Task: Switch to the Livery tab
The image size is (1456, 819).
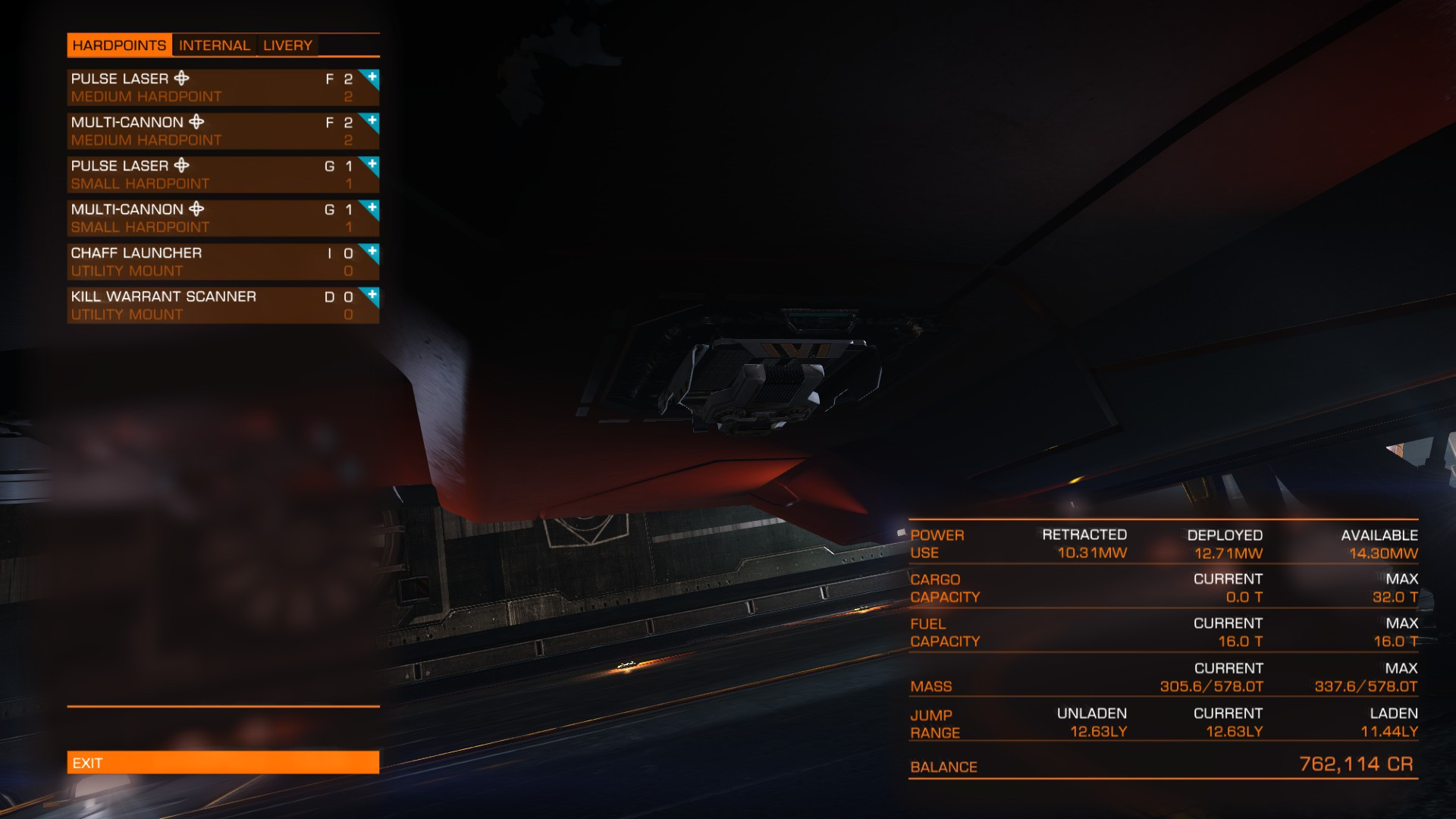Action: 287,45
